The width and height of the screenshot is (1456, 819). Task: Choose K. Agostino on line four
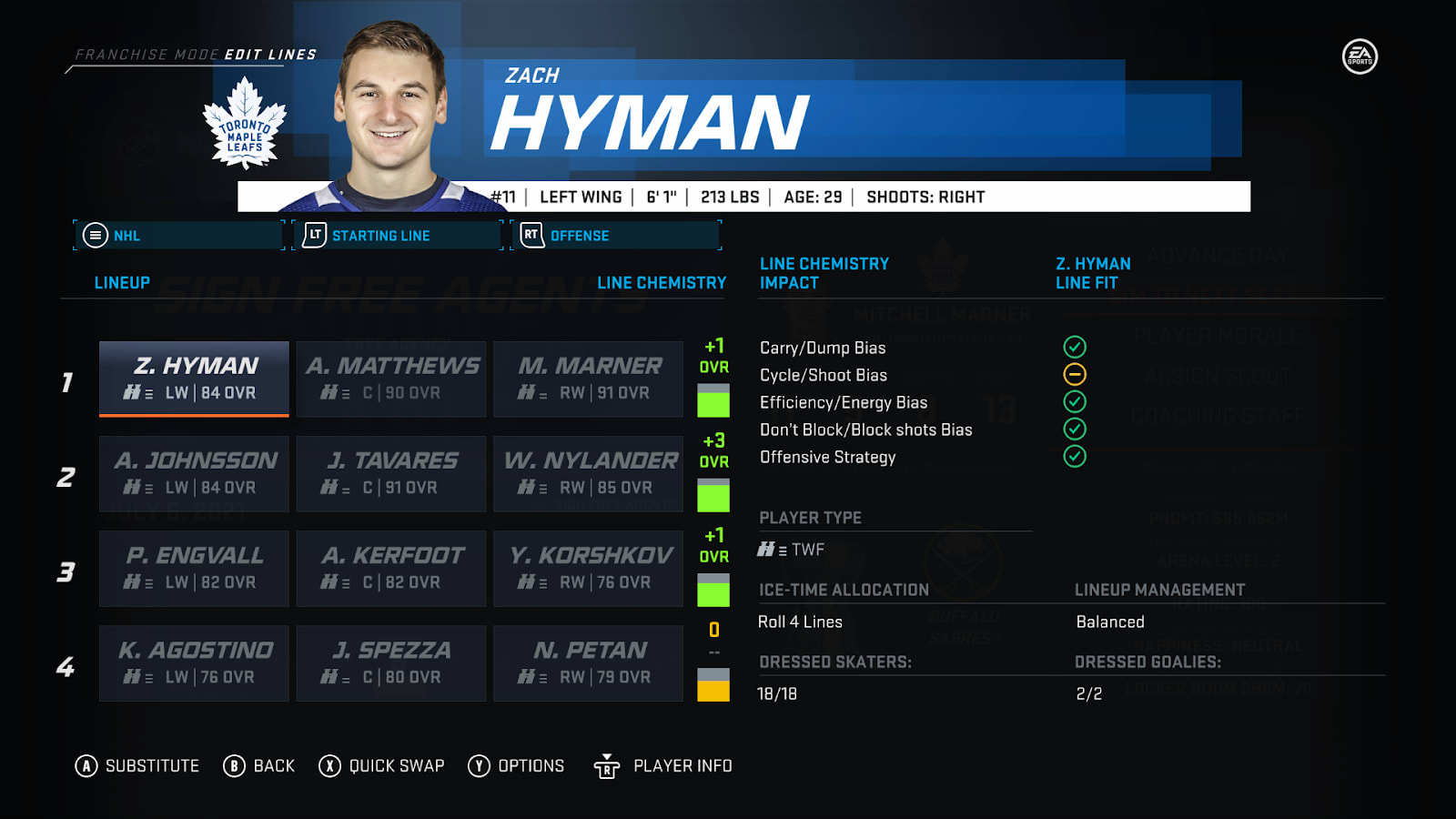click(194, 662)
